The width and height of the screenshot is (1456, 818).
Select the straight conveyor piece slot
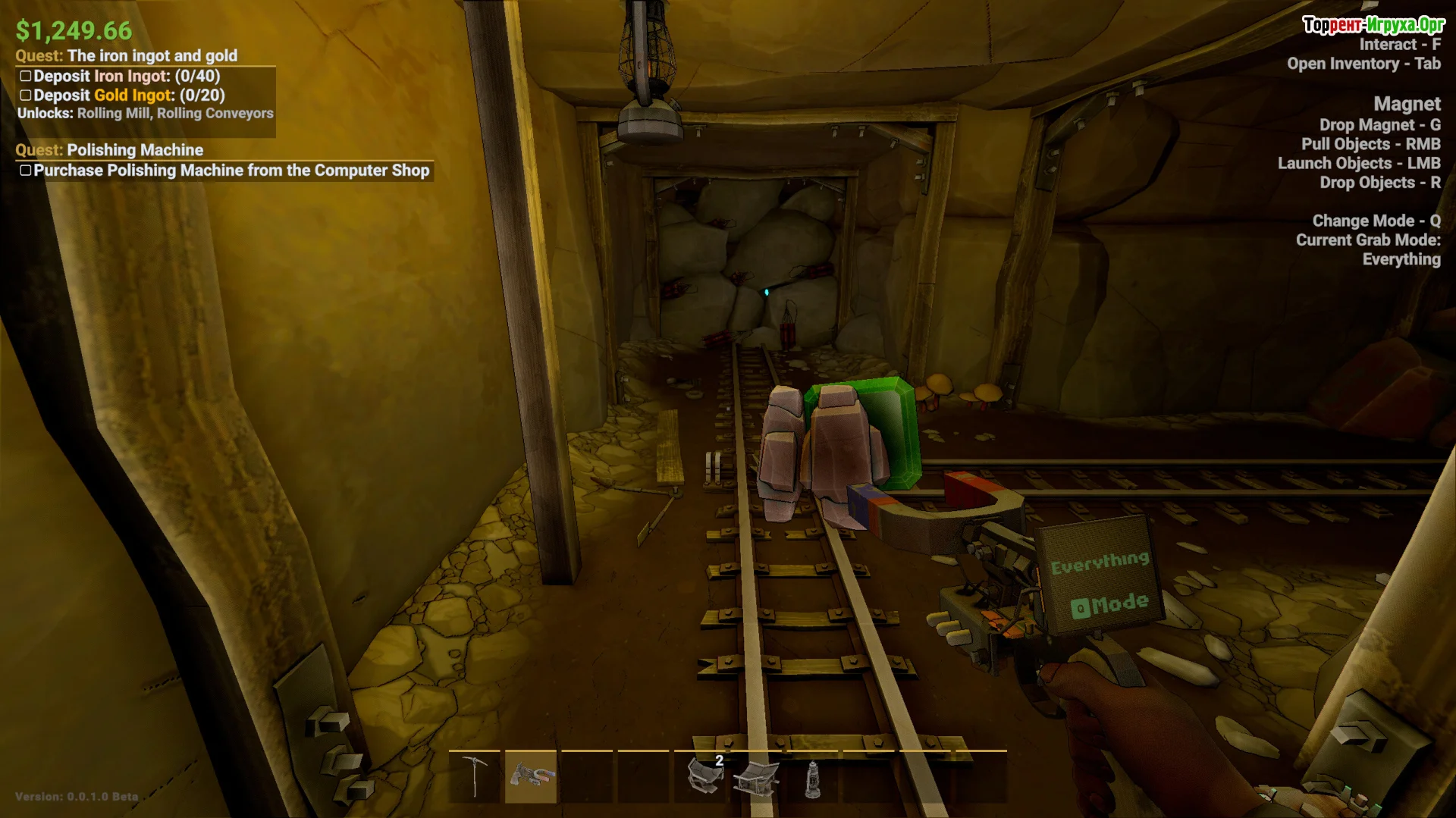click(756, 778)
